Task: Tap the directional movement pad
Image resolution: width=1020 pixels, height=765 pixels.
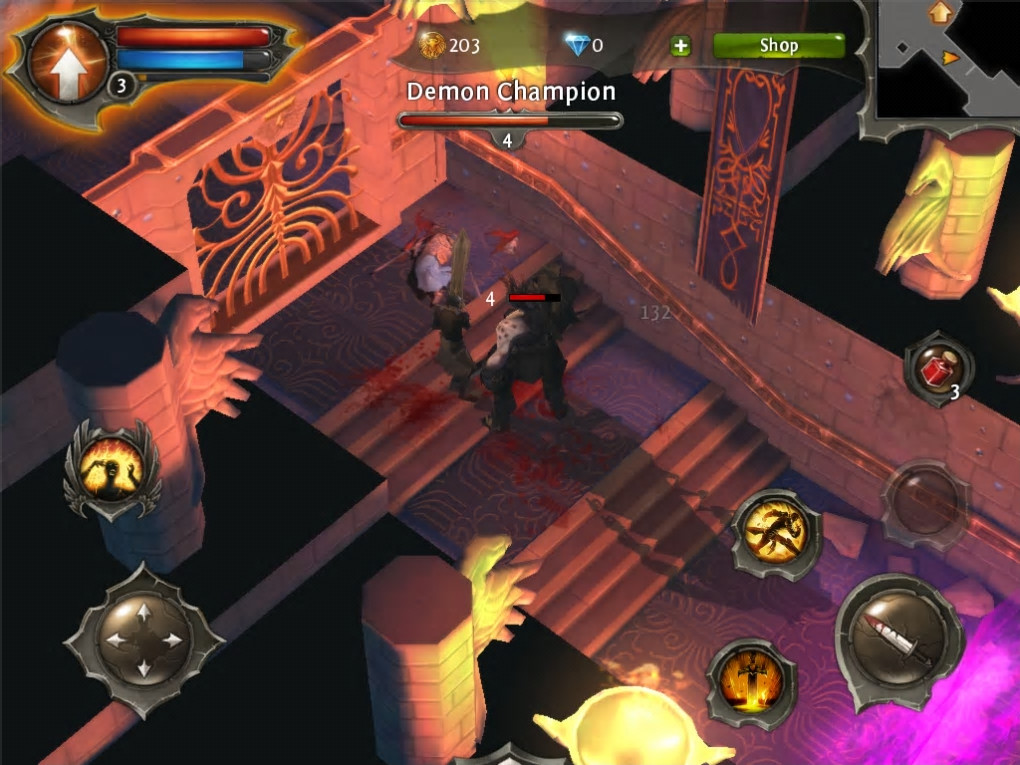Action: (143, 639)
